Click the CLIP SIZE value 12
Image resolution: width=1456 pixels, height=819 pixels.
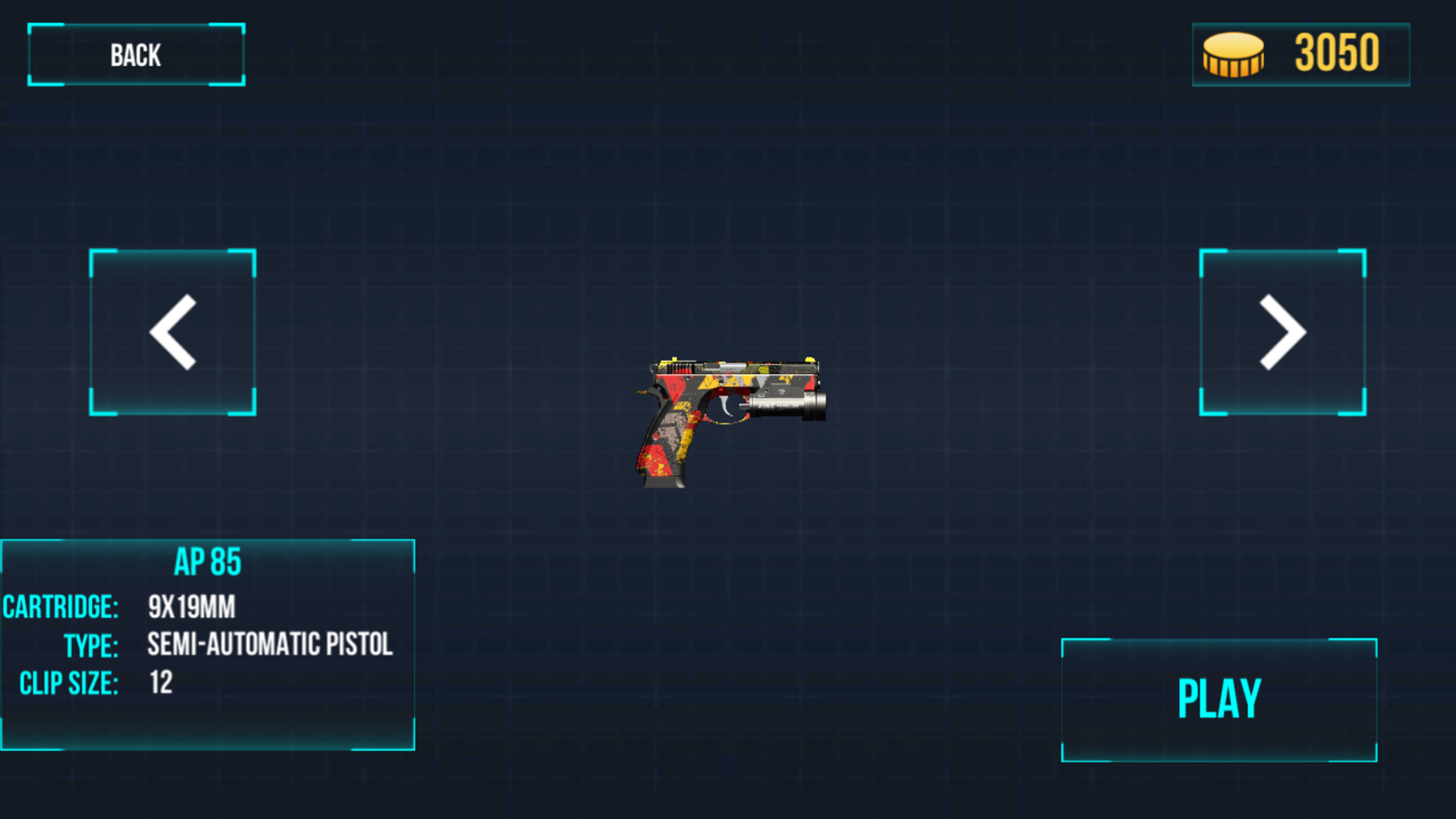[161, 682]
